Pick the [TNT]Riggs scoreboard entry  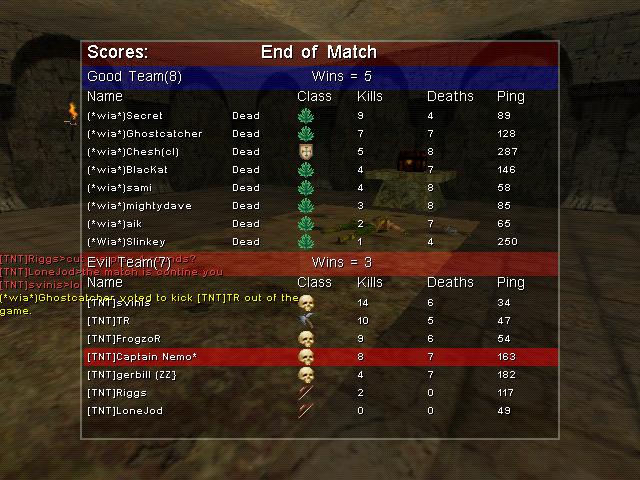point(320,393)
